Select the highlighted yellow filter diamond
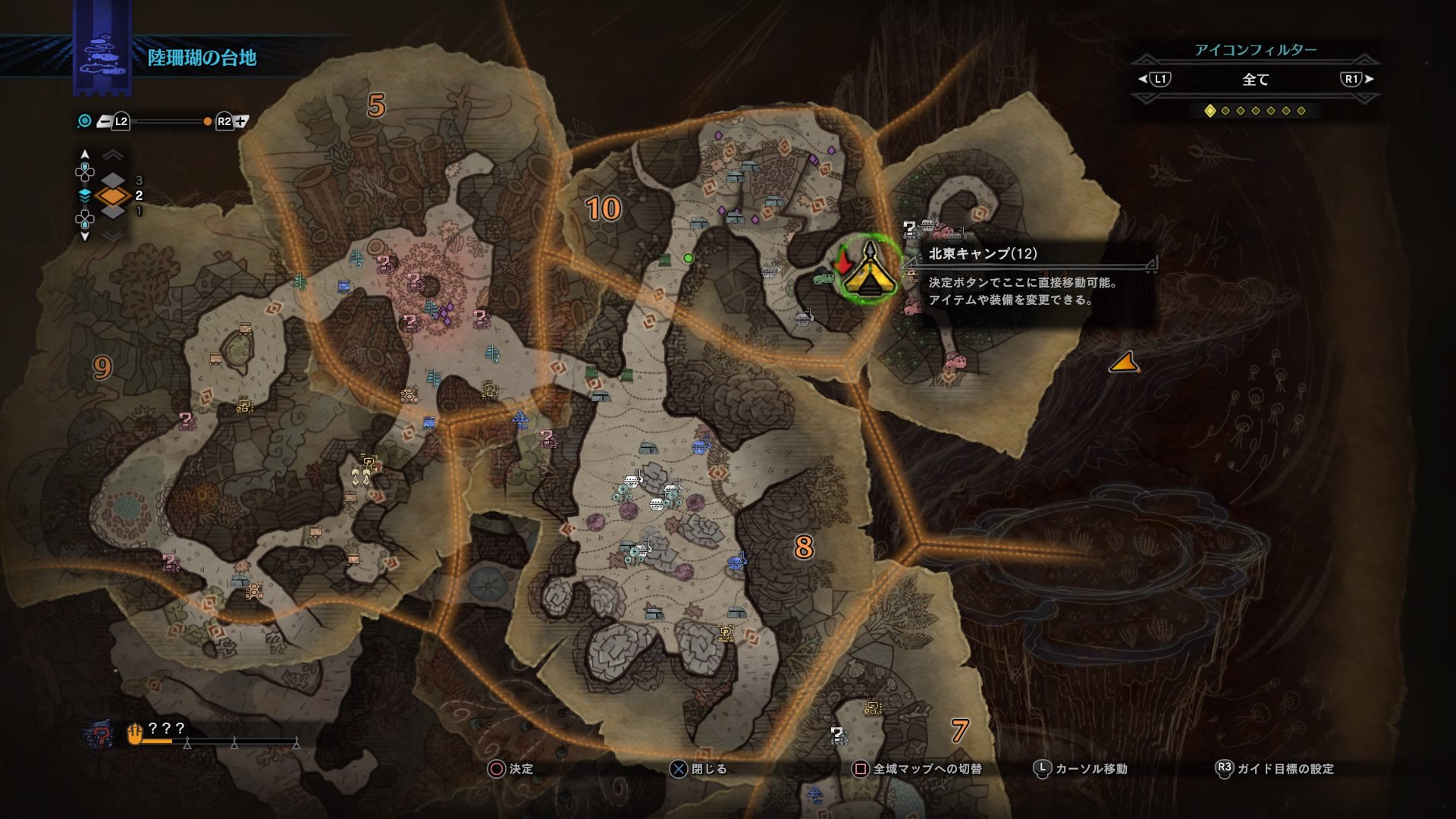 pos(1212,110)
